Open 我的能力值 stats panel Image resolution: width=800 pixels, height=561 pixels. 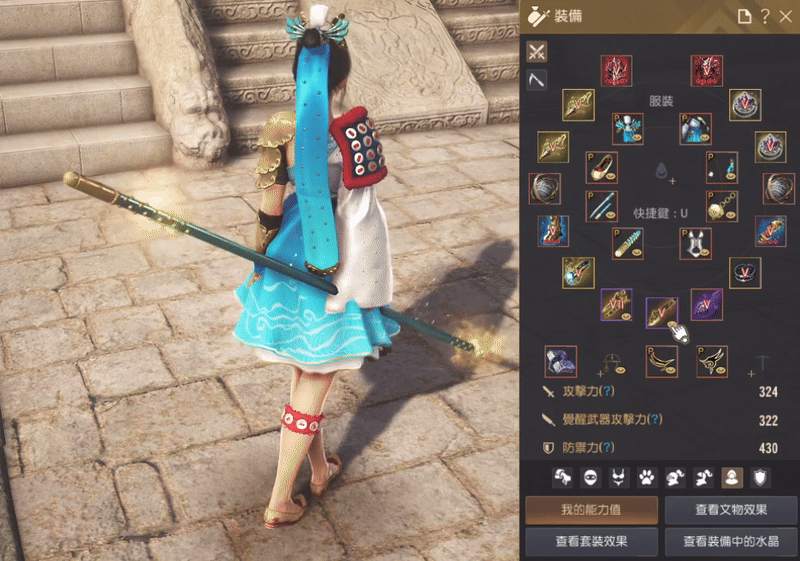pyautogui.click(x=592, y=510)
